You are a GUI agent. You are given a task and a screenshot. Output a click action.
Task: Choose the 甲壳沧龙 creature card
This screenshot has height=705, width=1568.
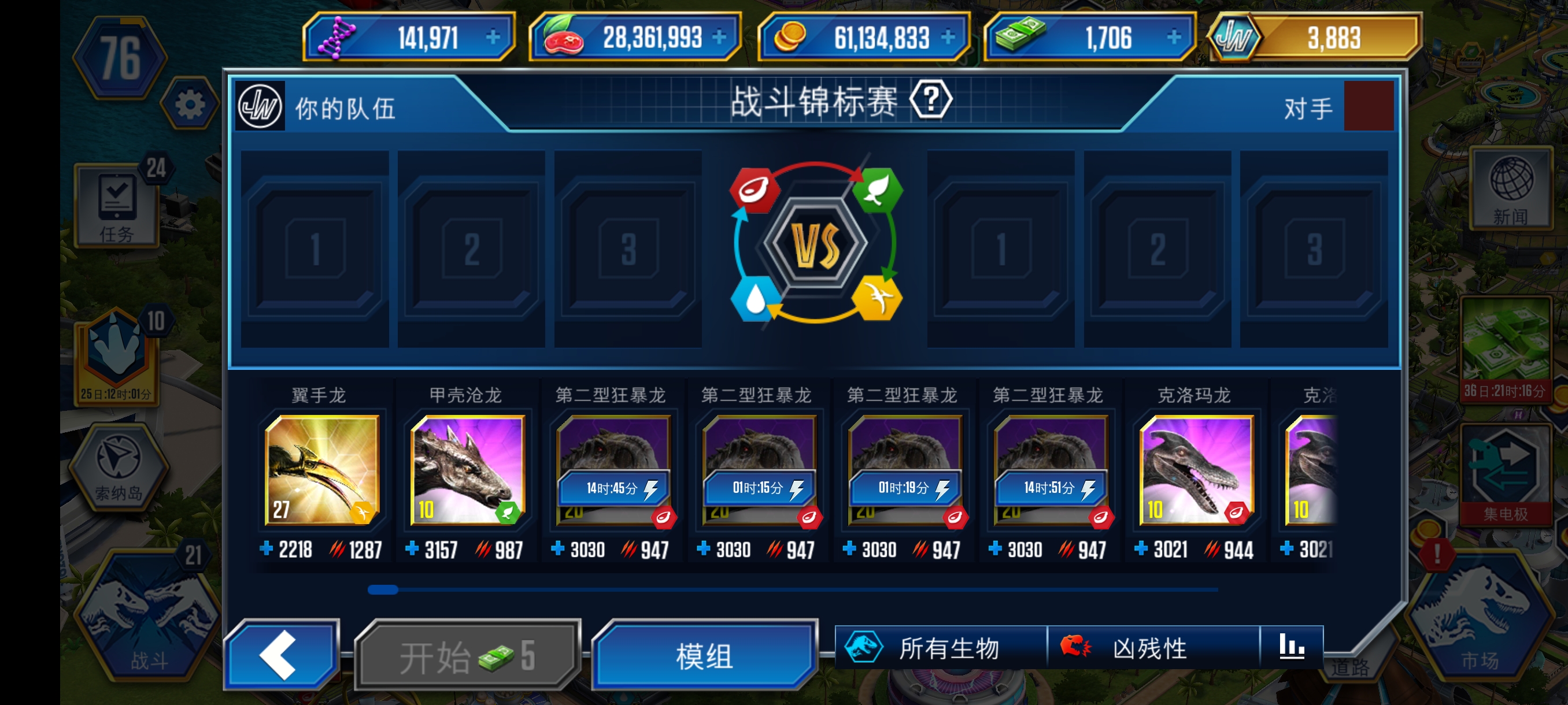click(x=467, y=470)
